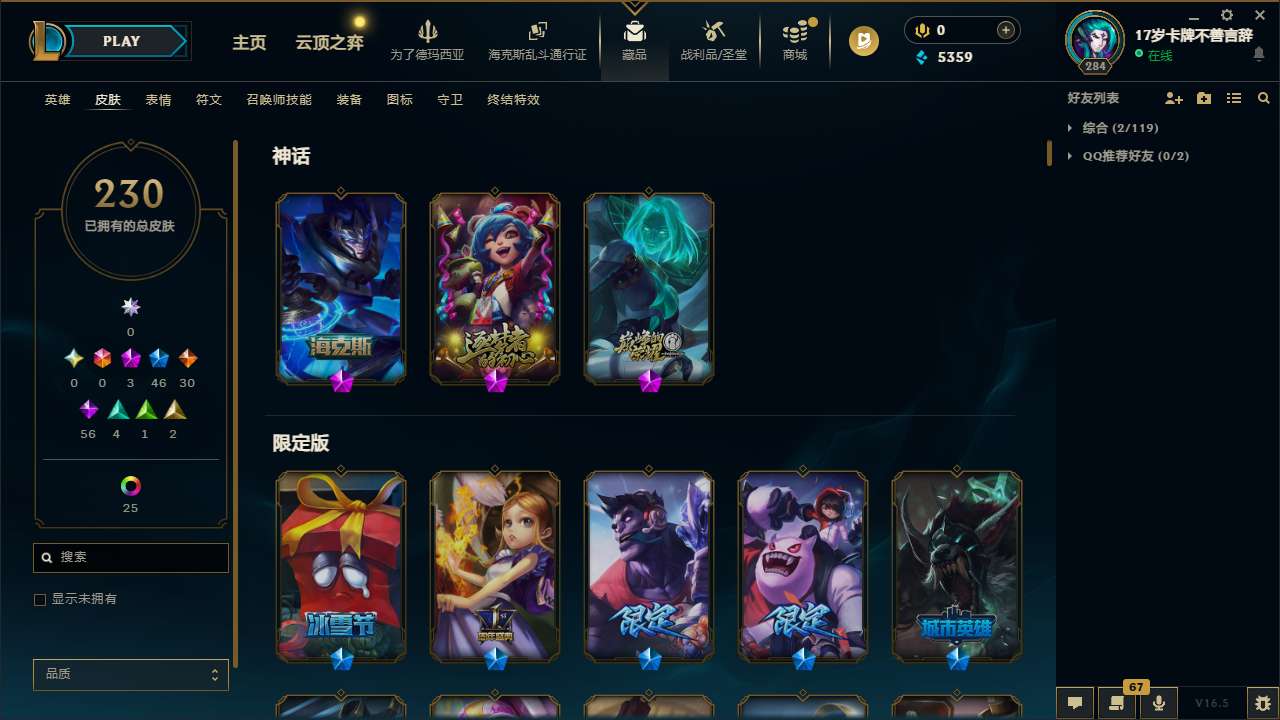Open the add friend icon

1172,97
